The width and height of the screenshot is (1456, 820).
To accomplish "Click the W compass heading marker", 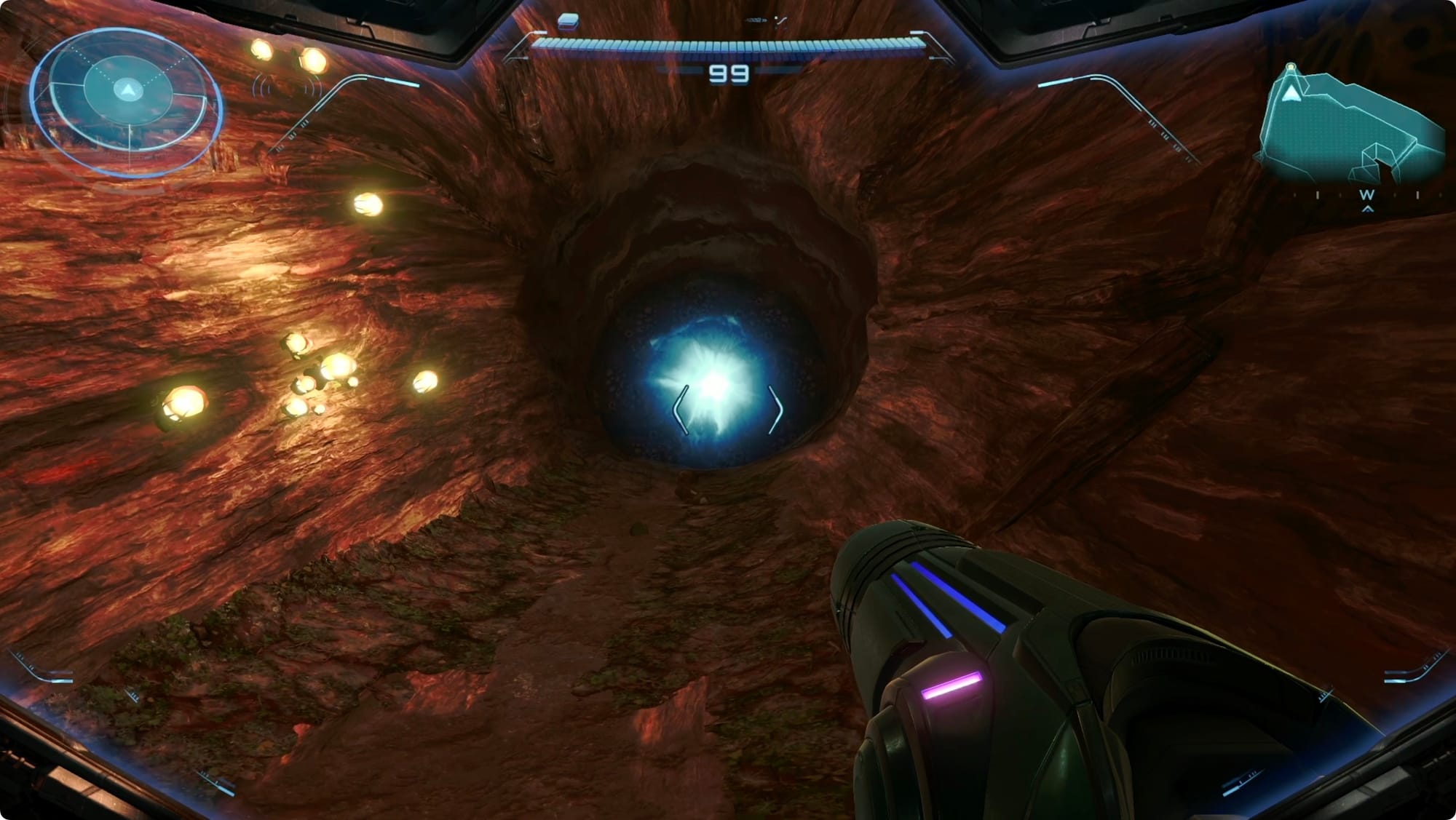I will 1366,195.
